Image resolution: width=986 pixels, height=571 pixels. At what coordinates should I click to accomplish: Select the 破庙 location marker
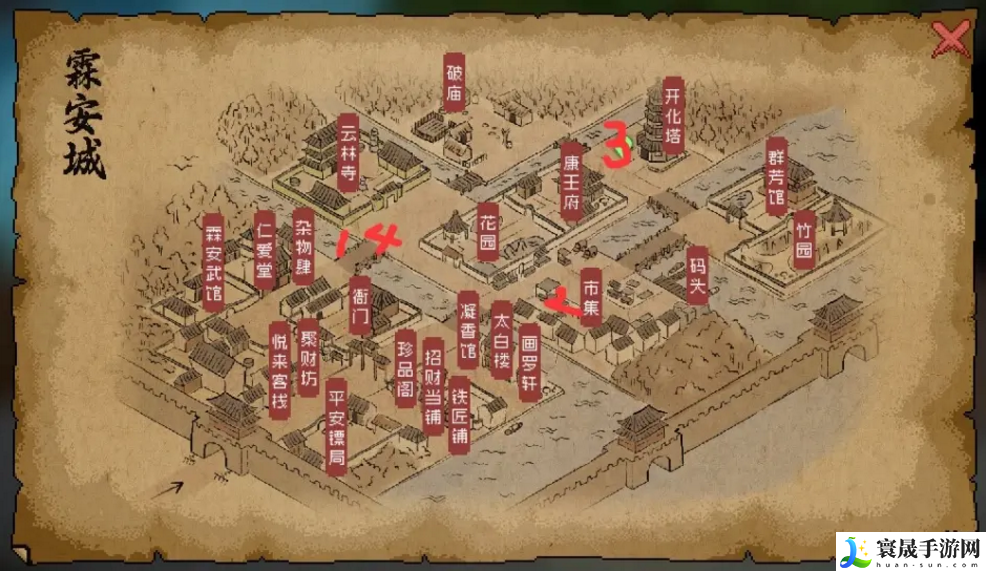pos(454,82)
